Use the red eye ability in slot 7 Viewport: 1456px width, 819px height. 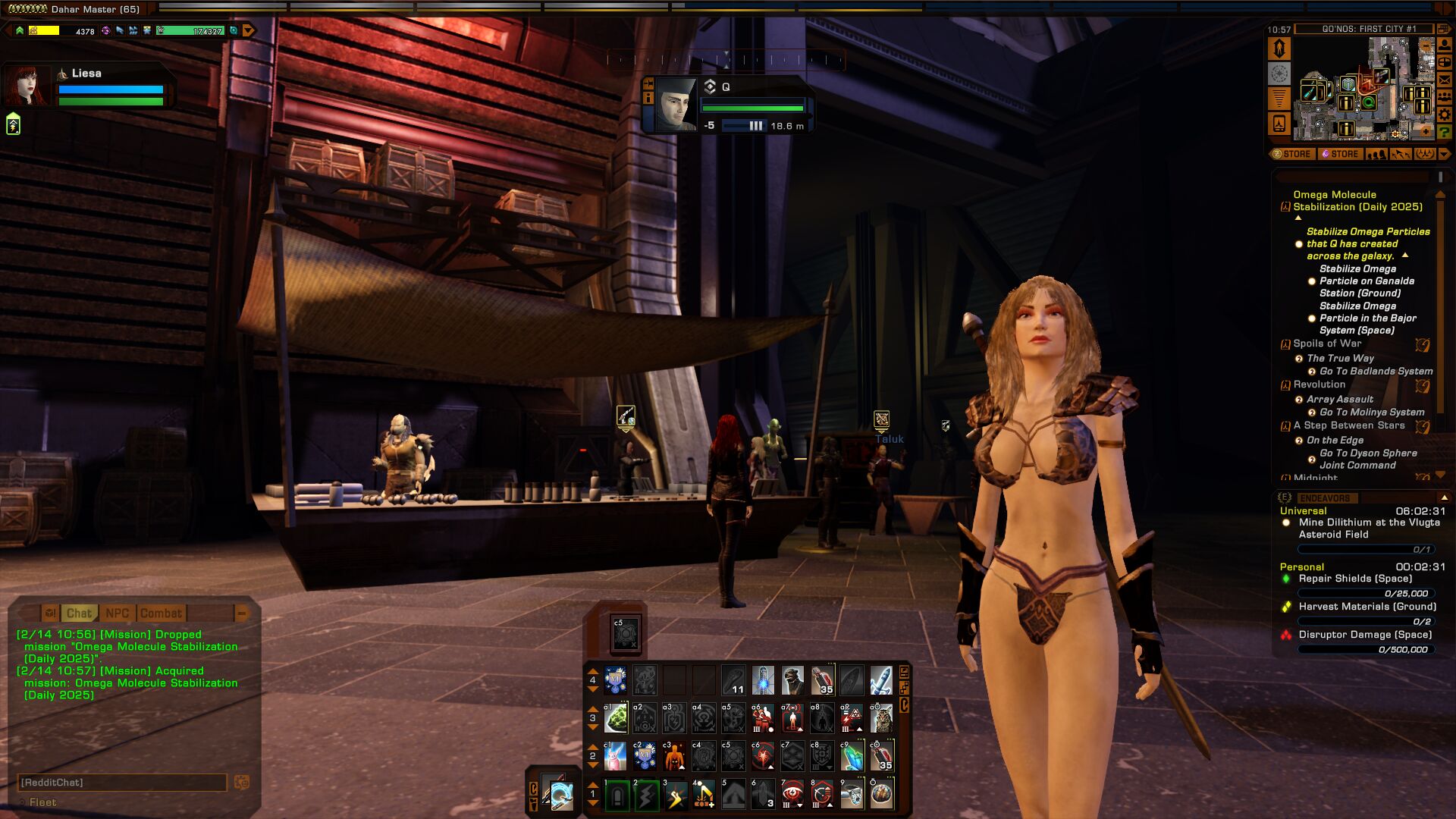(x=792, y=795)
